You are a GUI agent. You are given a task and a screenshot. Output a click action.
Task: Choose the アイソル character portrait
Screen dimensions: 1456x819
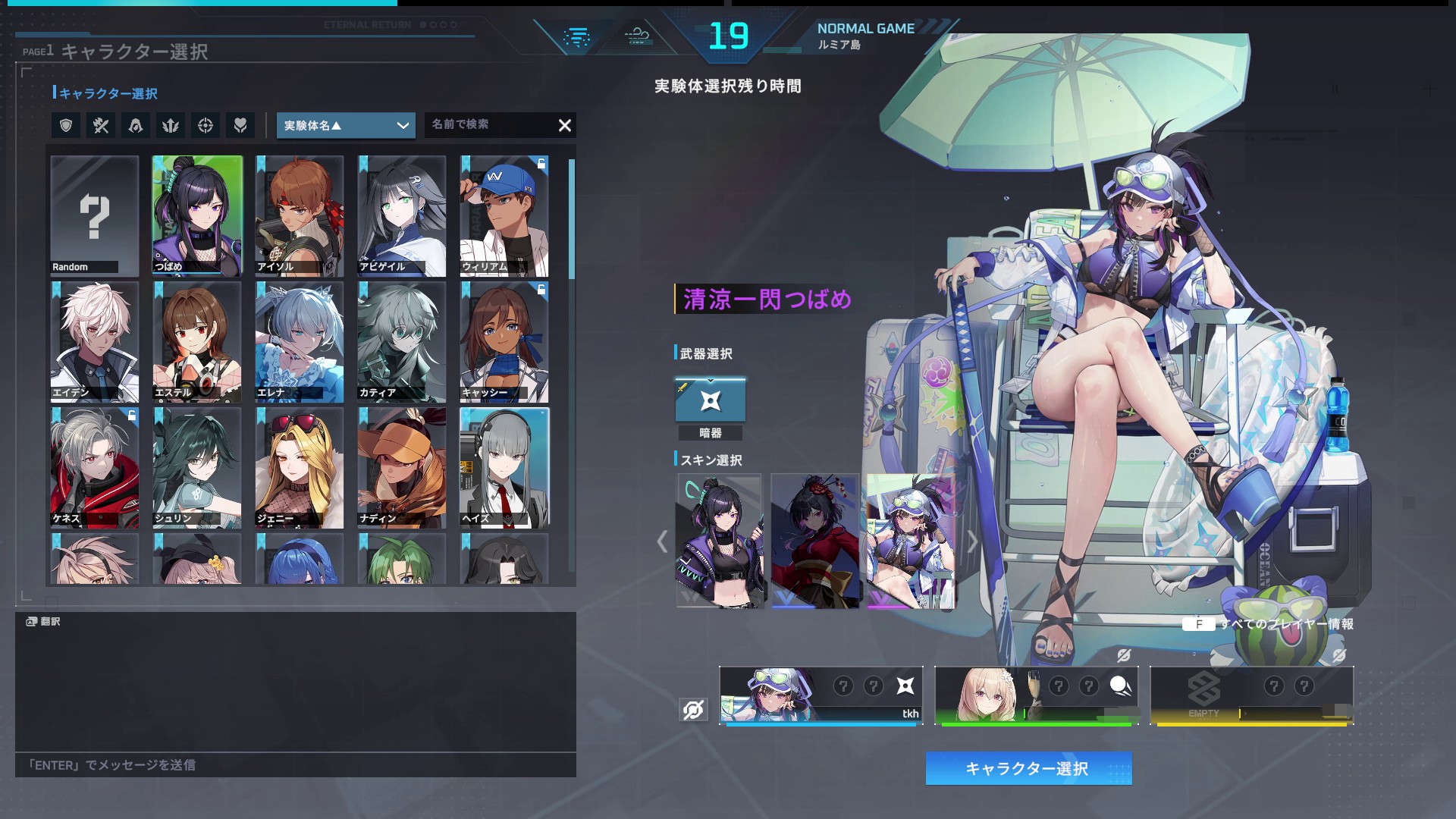pos(300,215)
